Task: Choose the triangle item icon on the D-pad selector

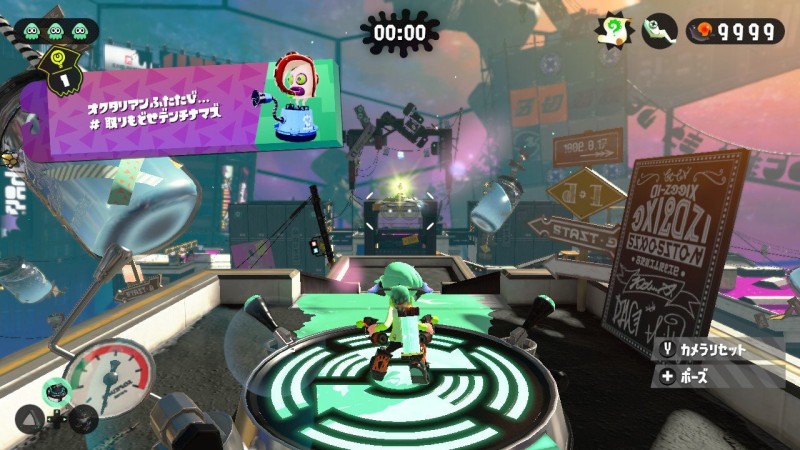Action: point(28,417)
